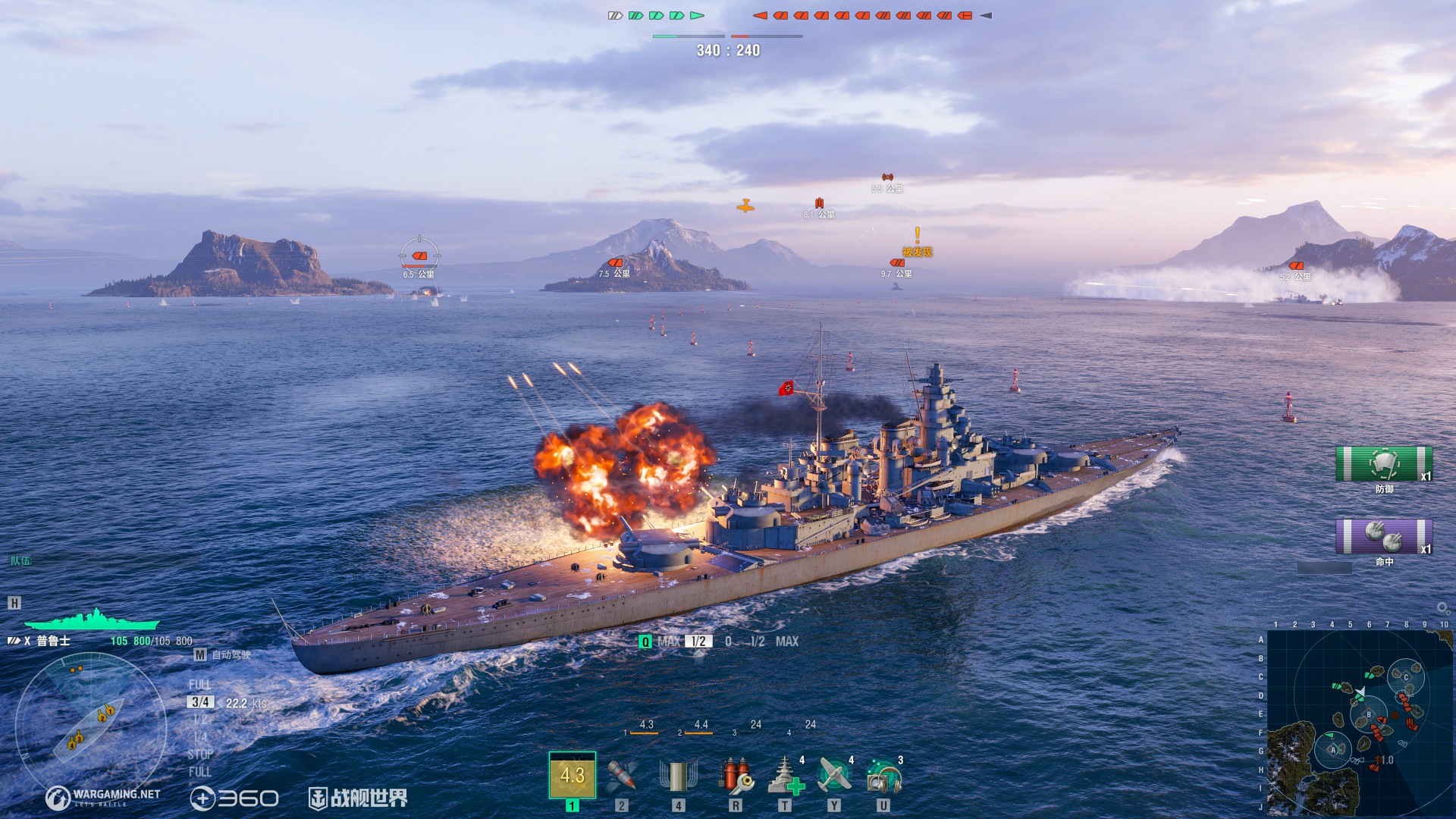Click the locked enemy target at 6.5 km
Screen dimensions: 1456x819
tap(419, 256)
